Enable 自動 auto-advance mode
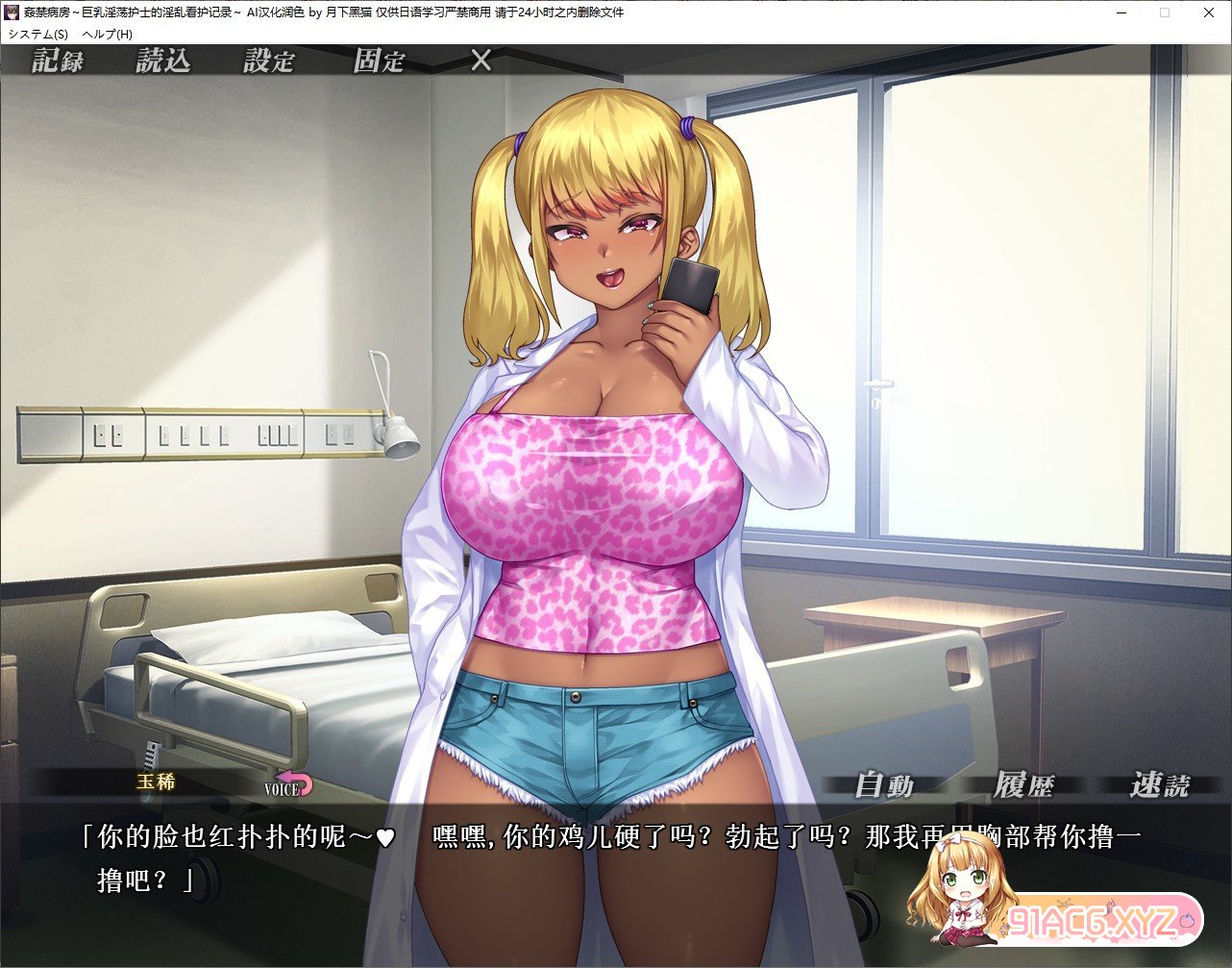This screenshot has height=968, width=1232. (x=884, y=785)
